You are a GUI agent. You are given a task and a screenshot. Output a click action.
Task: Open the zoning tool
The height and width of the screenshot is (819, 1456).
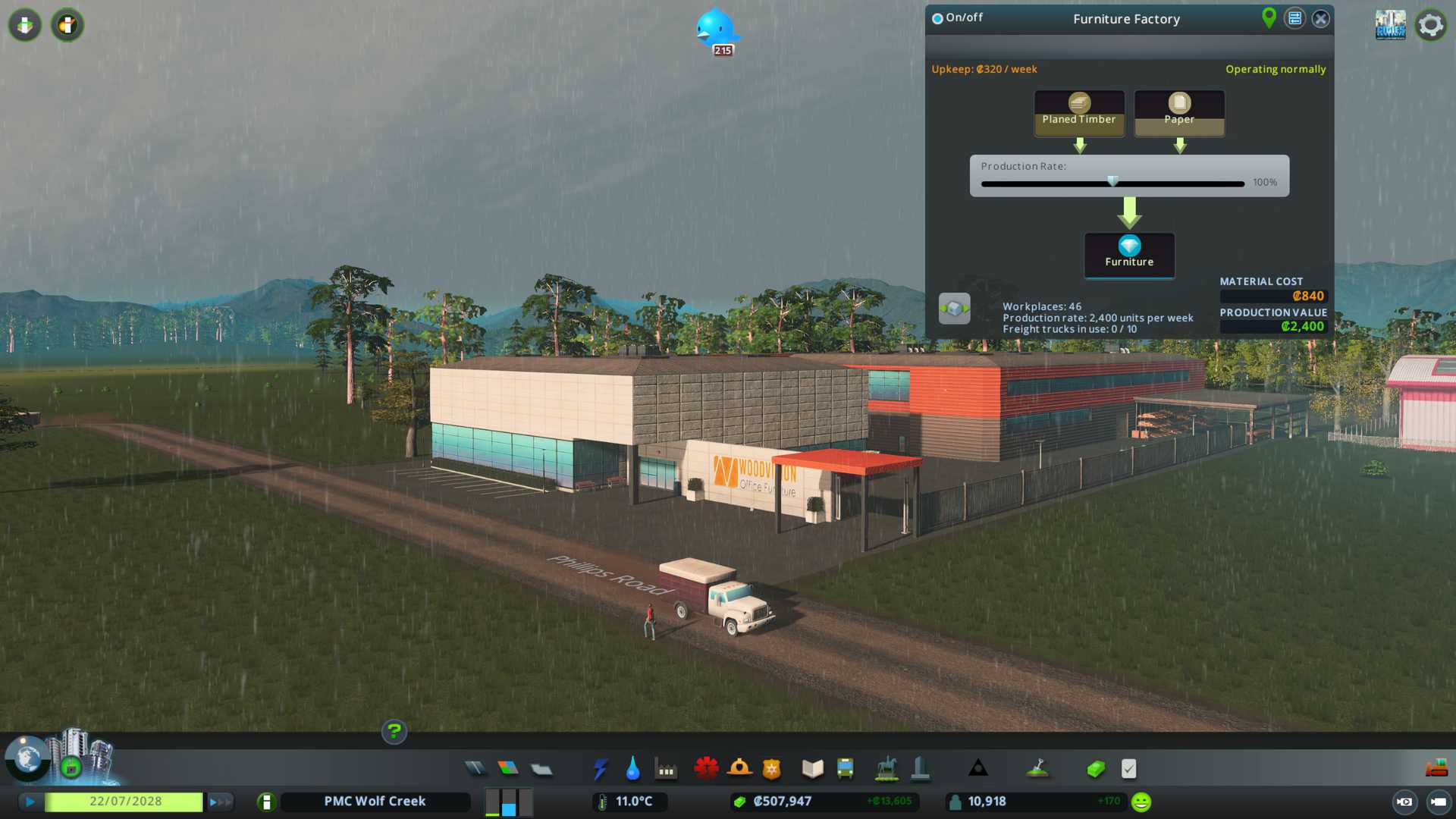(x=508, y=769)
